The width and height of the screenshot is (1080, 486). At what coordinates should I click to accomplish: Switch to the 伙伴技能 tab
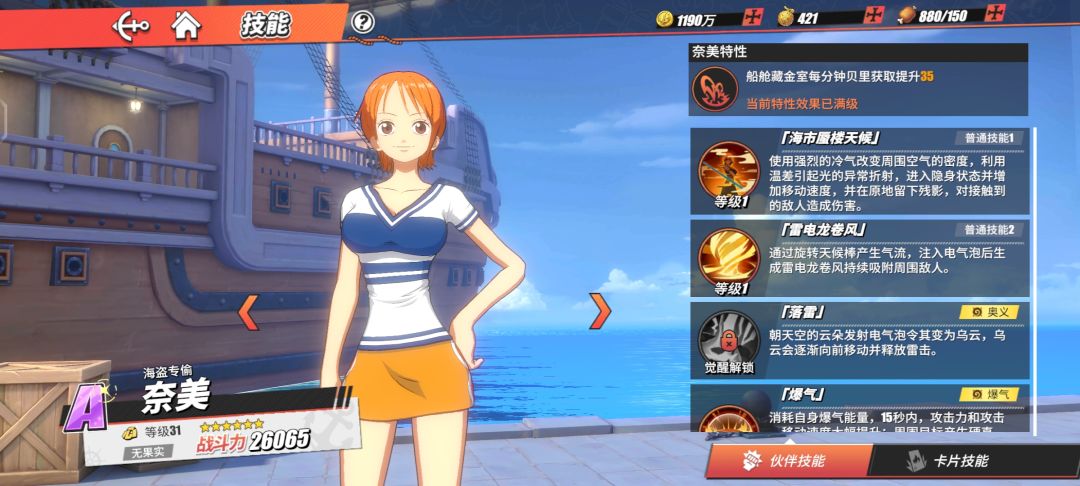pyautogui.click(x=786, y=461)
